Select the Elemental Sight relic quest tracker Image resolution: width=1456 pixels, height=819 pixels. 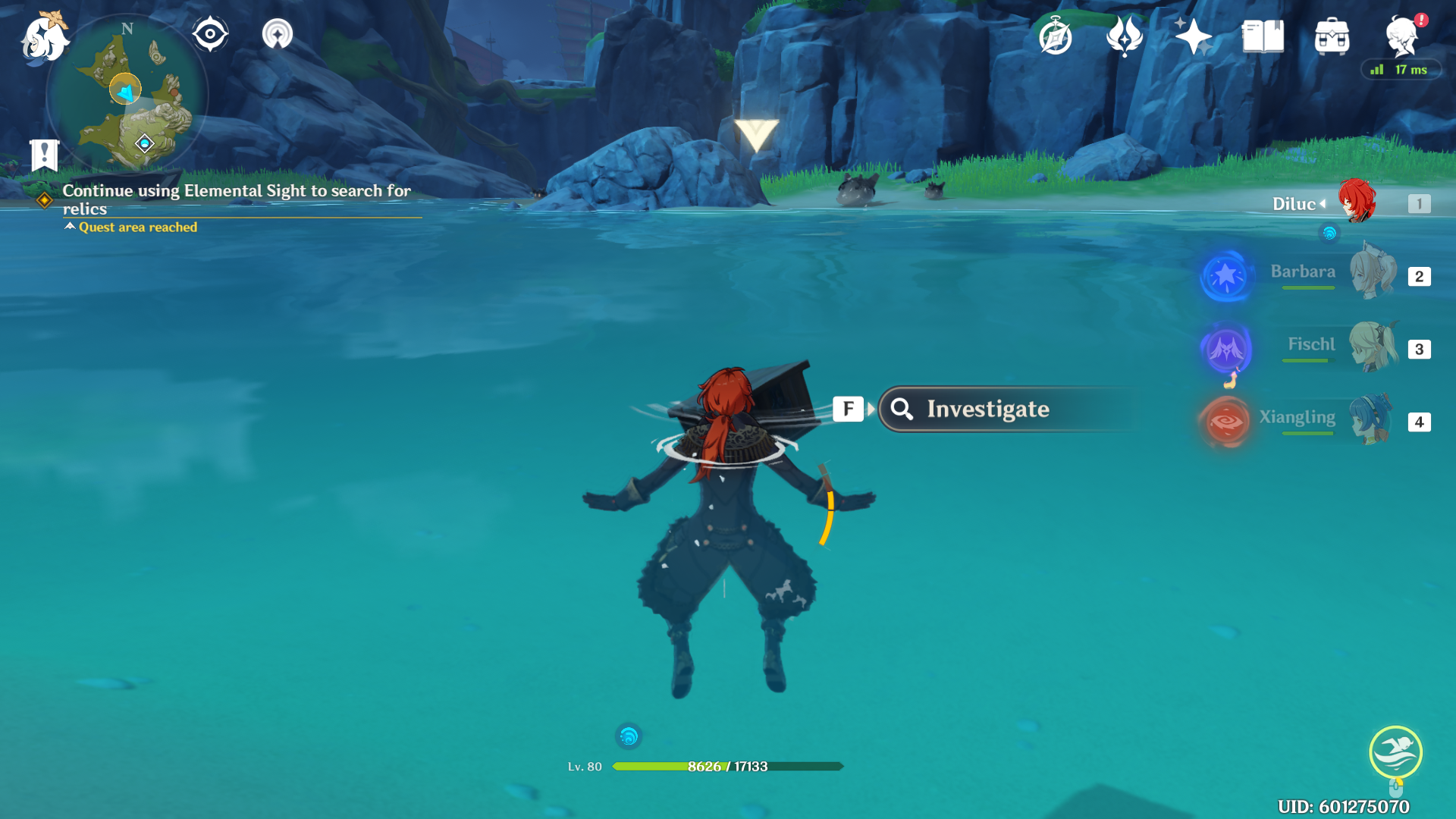[236, 199]
